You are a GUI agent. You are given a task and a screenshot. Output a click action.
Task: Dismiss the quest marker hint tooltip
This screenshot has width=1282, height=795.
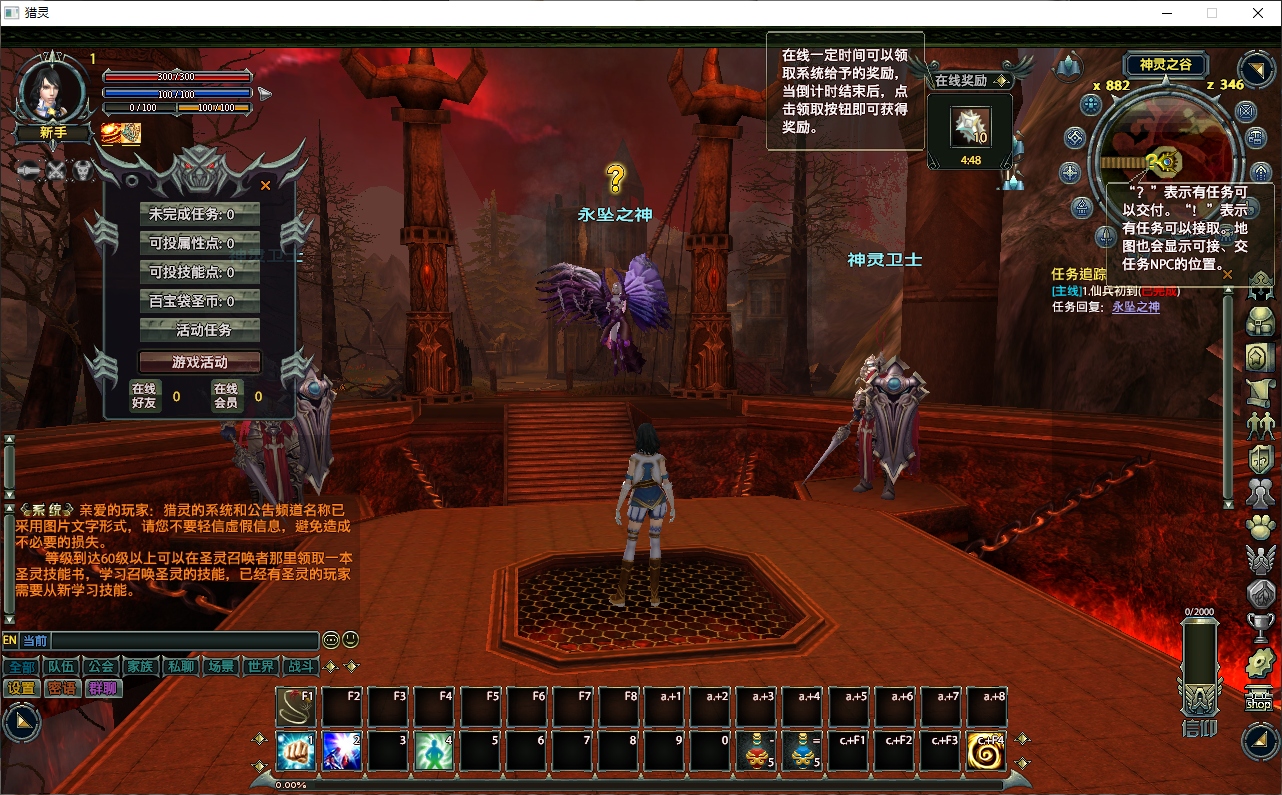point(1227,273)
